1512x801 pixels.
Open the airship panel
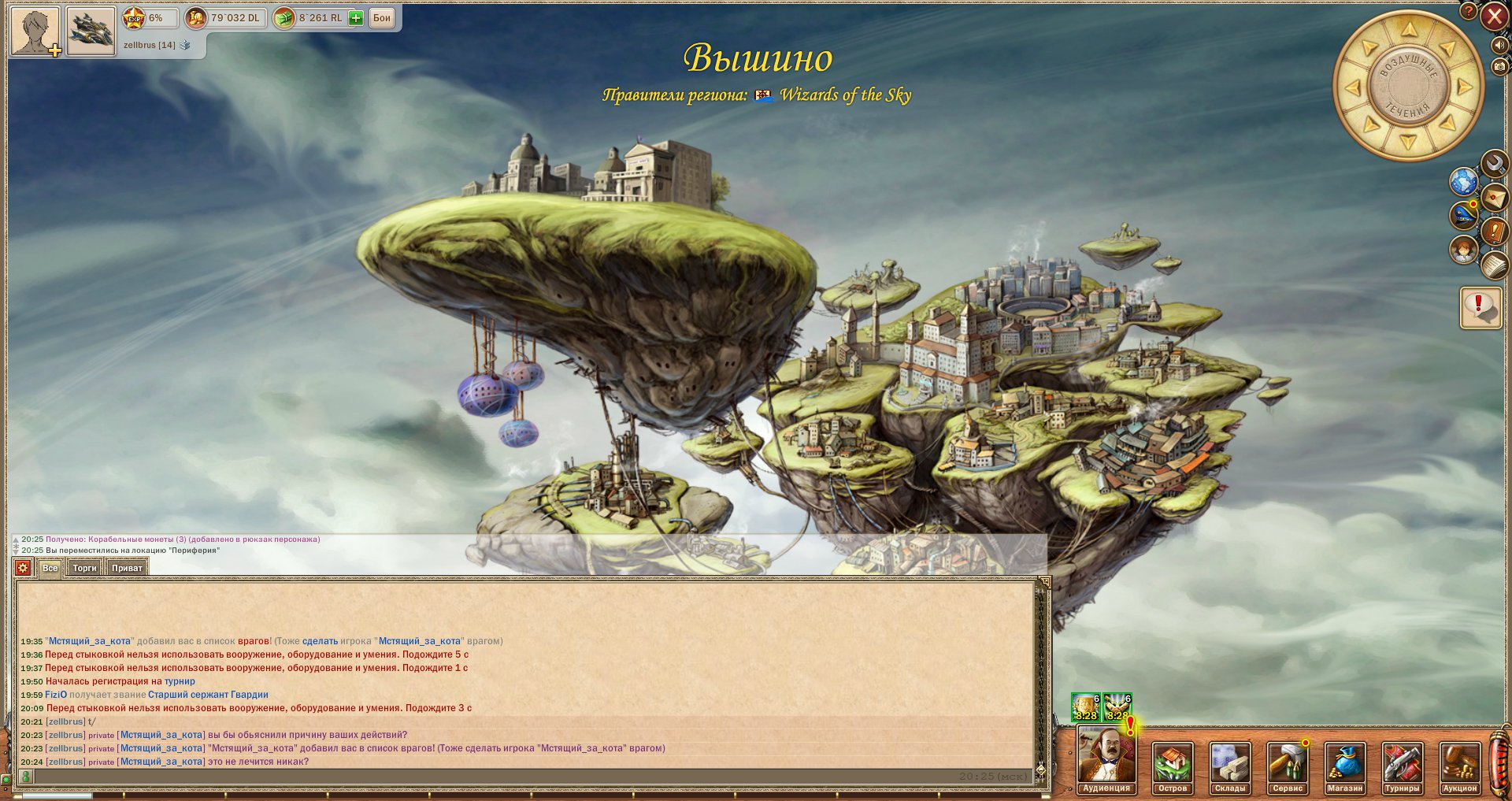(91, 32)
